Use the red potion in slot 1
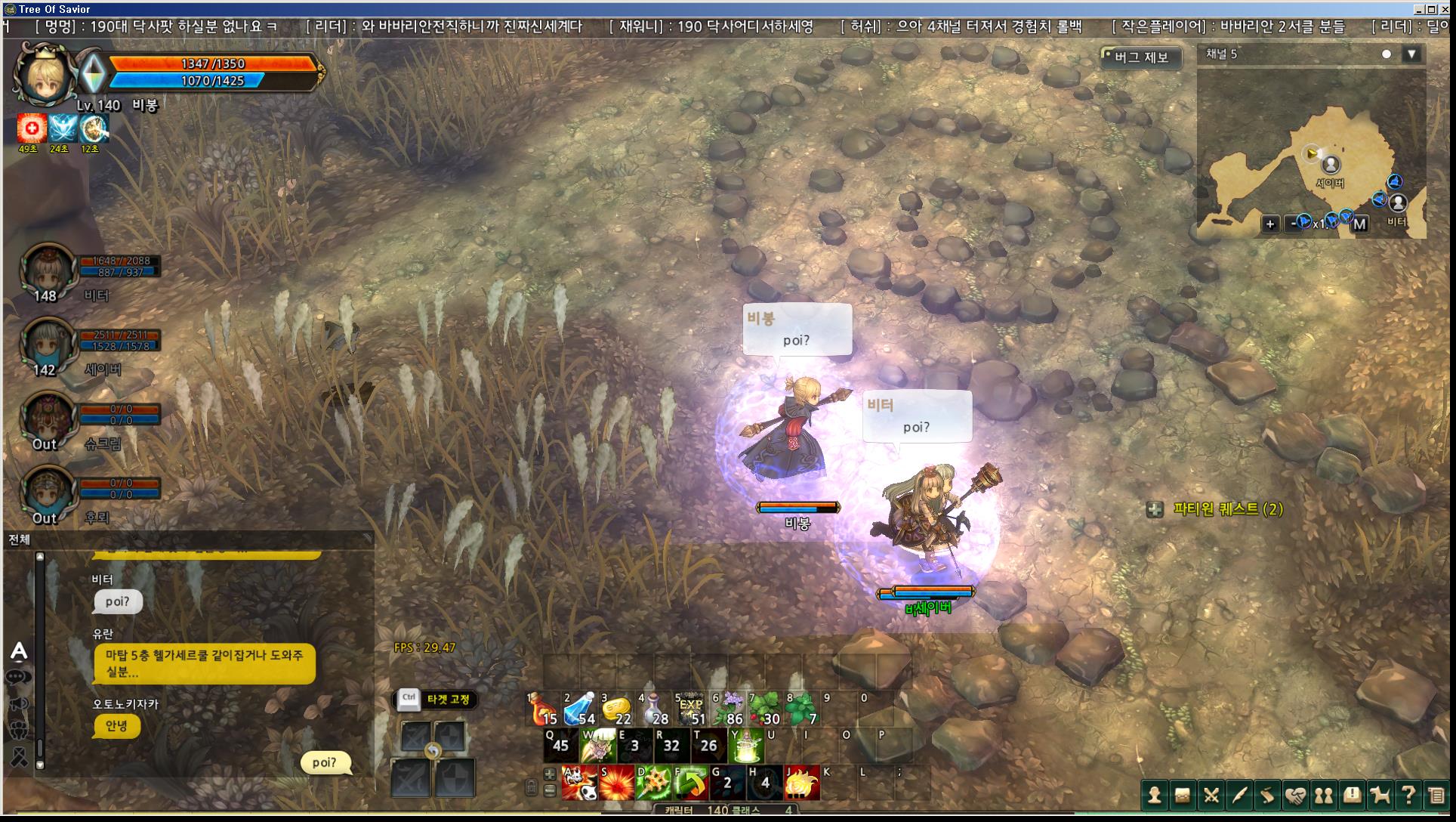This screenshot has width=1456, height=822. 542,710
